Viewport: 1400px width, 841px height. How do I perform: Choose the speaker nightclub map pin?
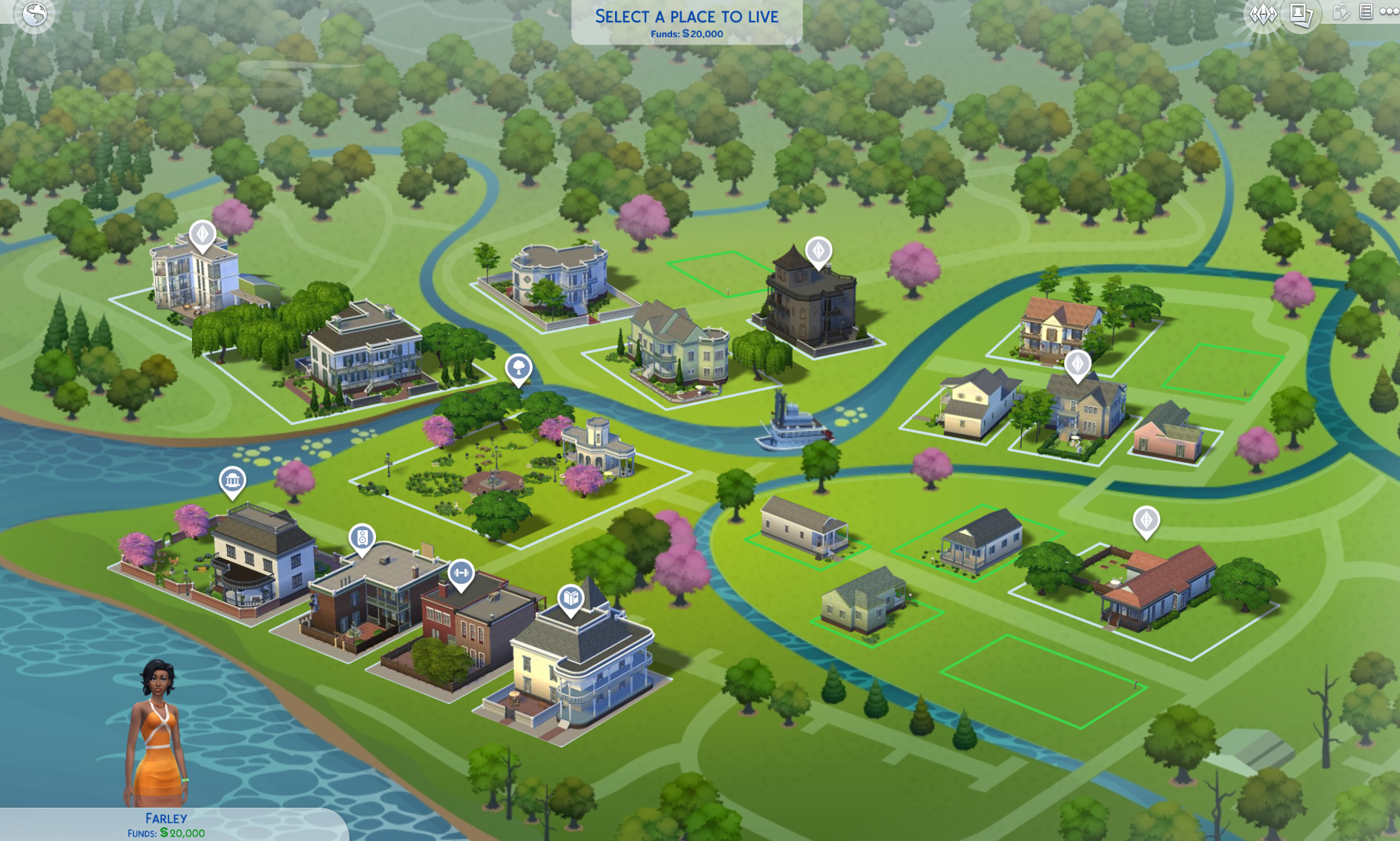[362, 538]
